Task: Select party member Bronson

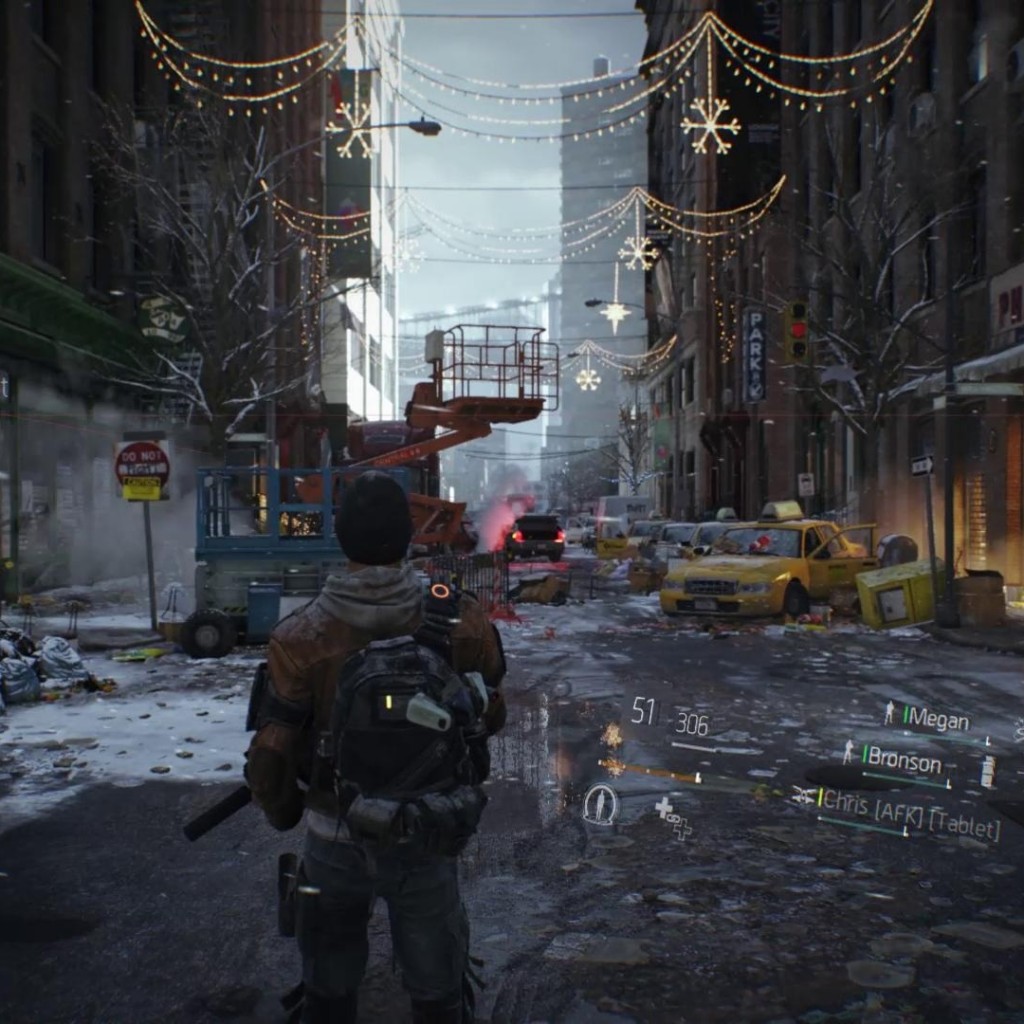Action: coord(903,763)
